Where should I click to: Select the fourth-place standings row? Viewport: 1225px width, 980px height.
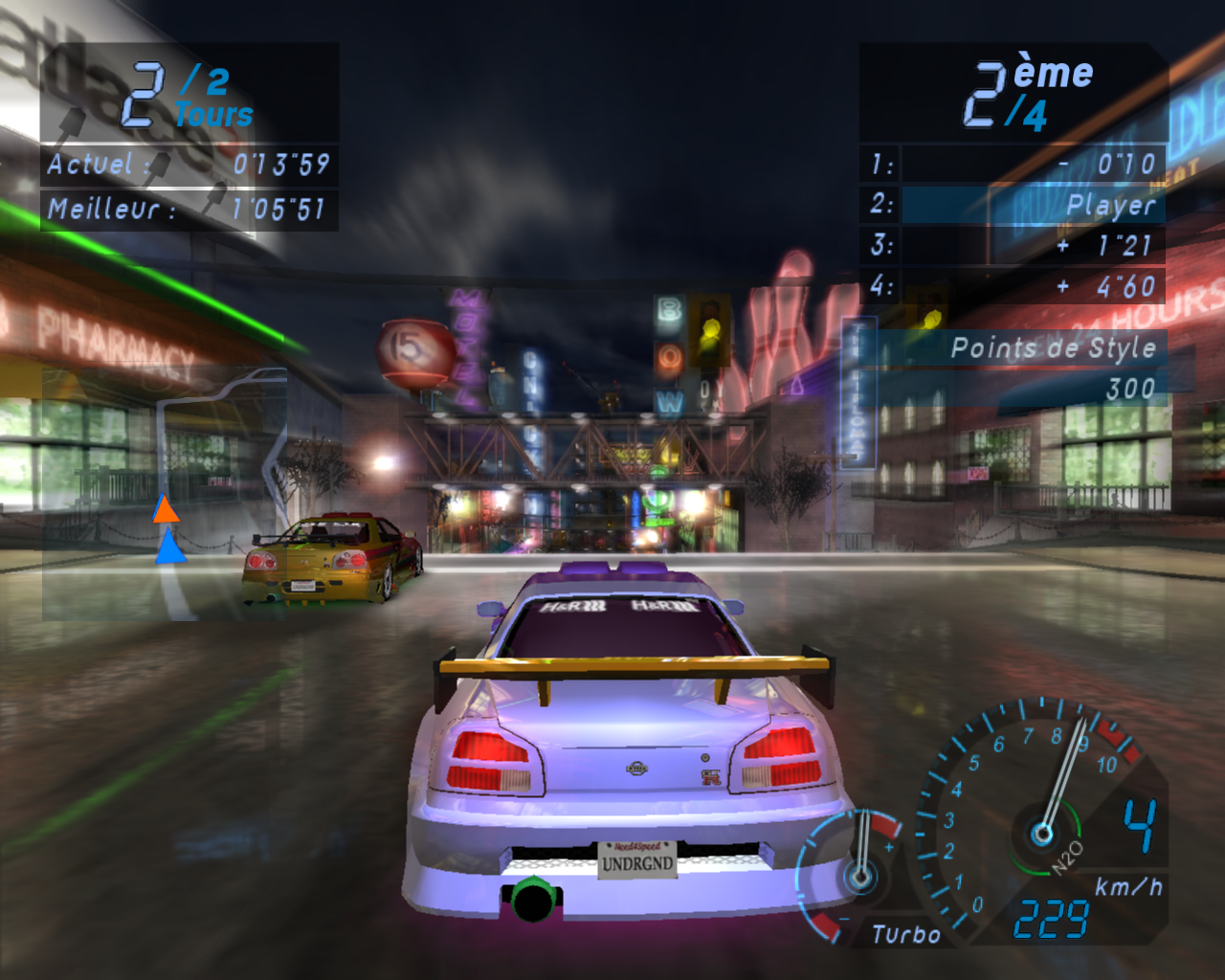tap(1014, 286)
